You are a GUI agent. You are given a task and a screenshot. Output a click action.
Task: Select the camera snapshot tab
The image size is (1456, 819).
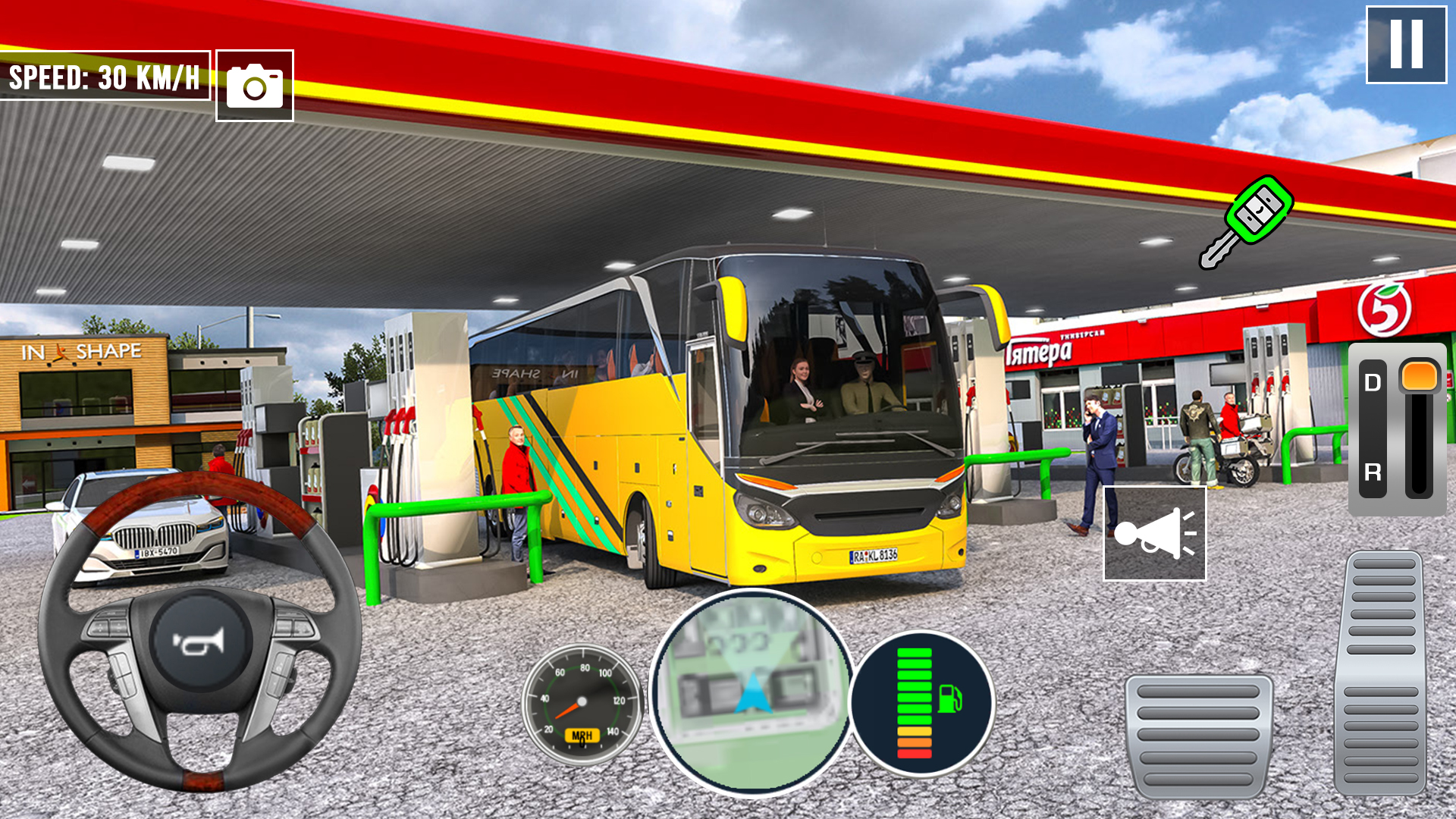pyautogui.click(x=254, y=86)
